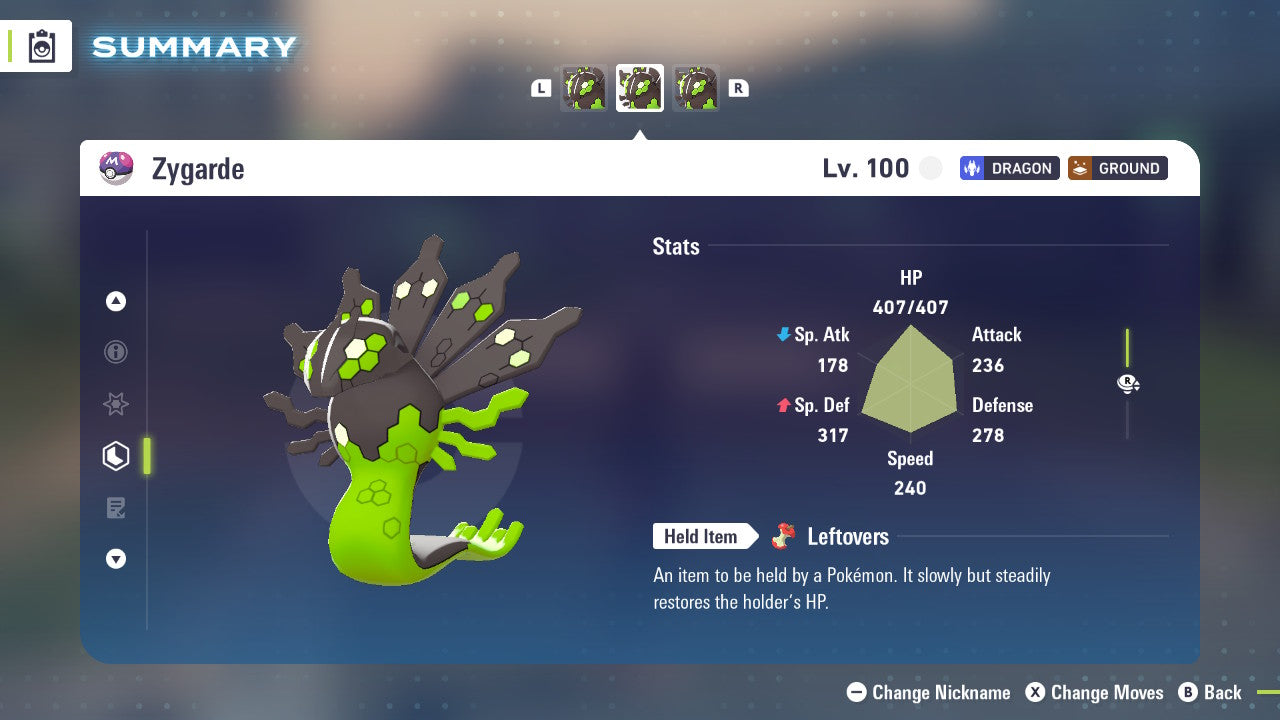Open the Moves page from the sidebar
Image resolution: width=1280 pixels, height=720 pixels.
click(116, 508)
